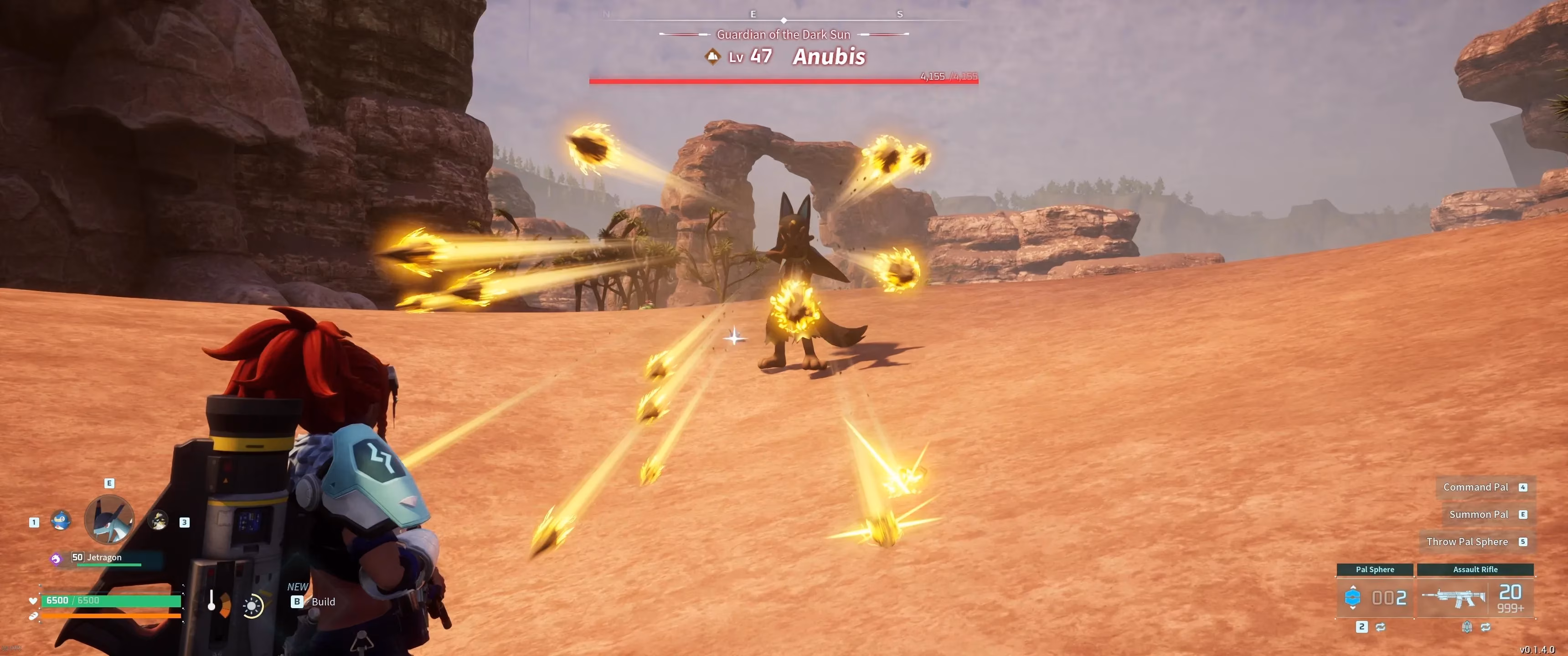1568x656 pixels.
Task: Click the dark element icon beside Jetragon's level
Action: pyautogui.click(x=56, y=558)
